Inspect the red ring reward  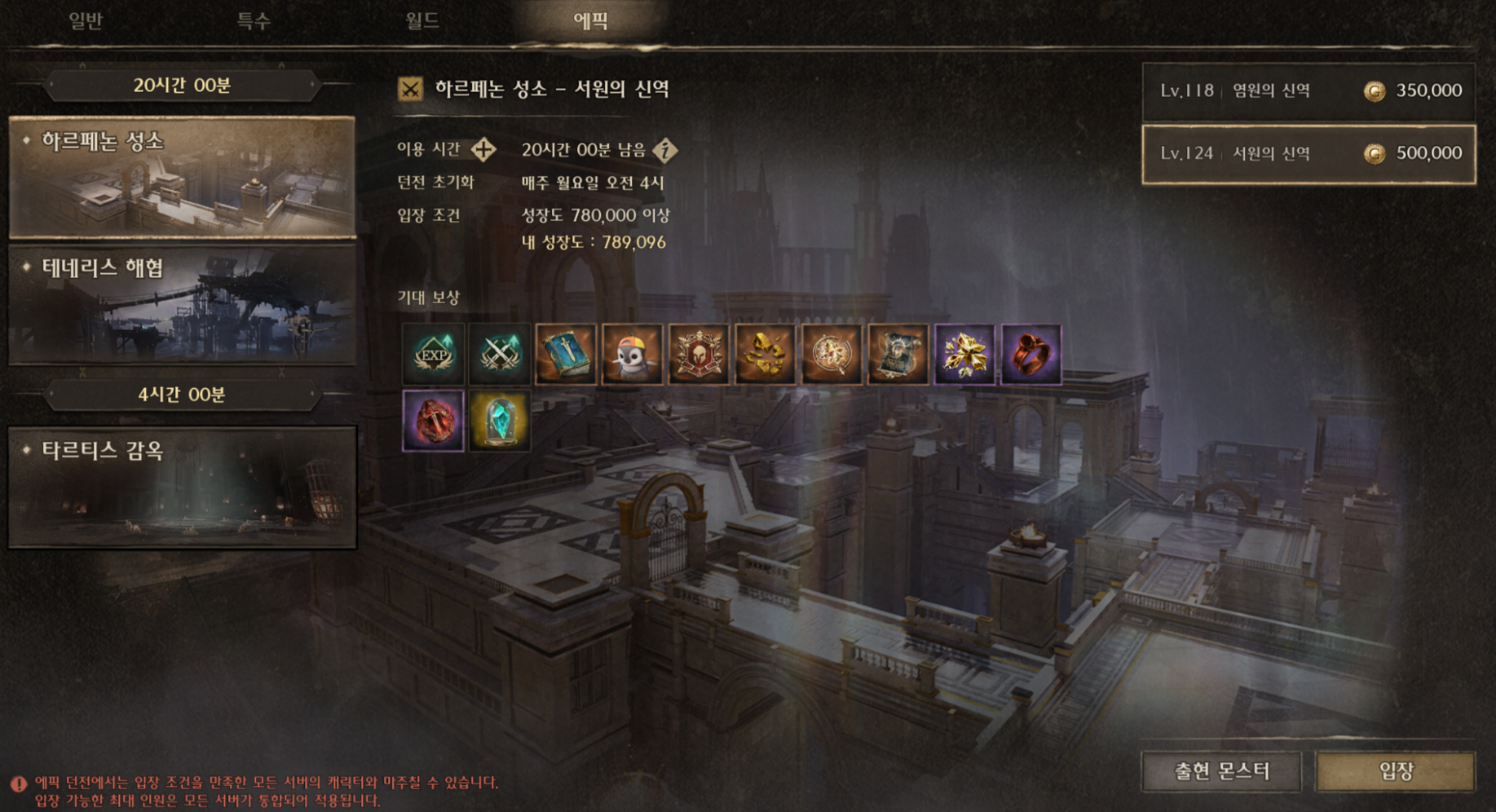coord(1031,354)
